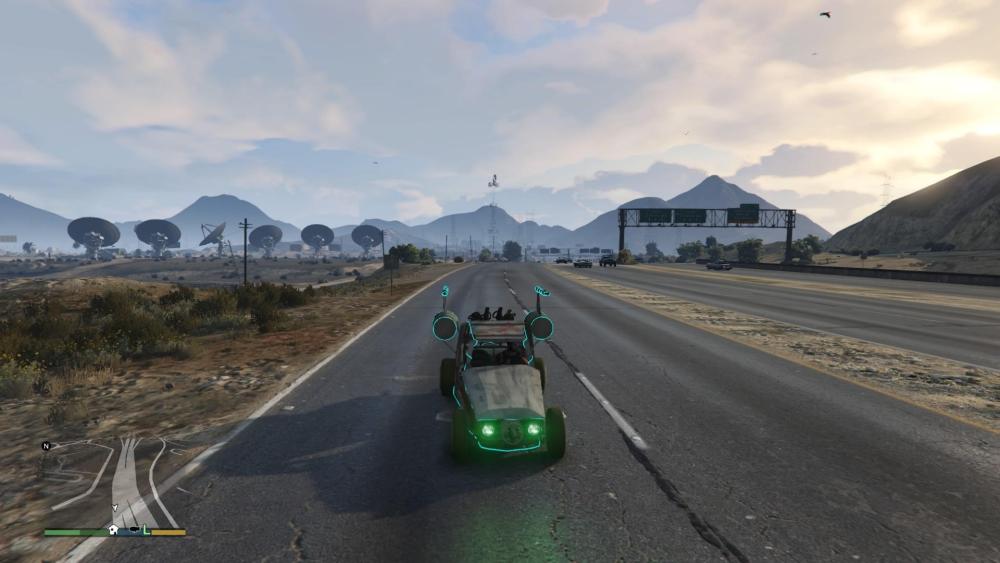Select the white house blip on minimap

pyautogui.click(x=113, y=530)
